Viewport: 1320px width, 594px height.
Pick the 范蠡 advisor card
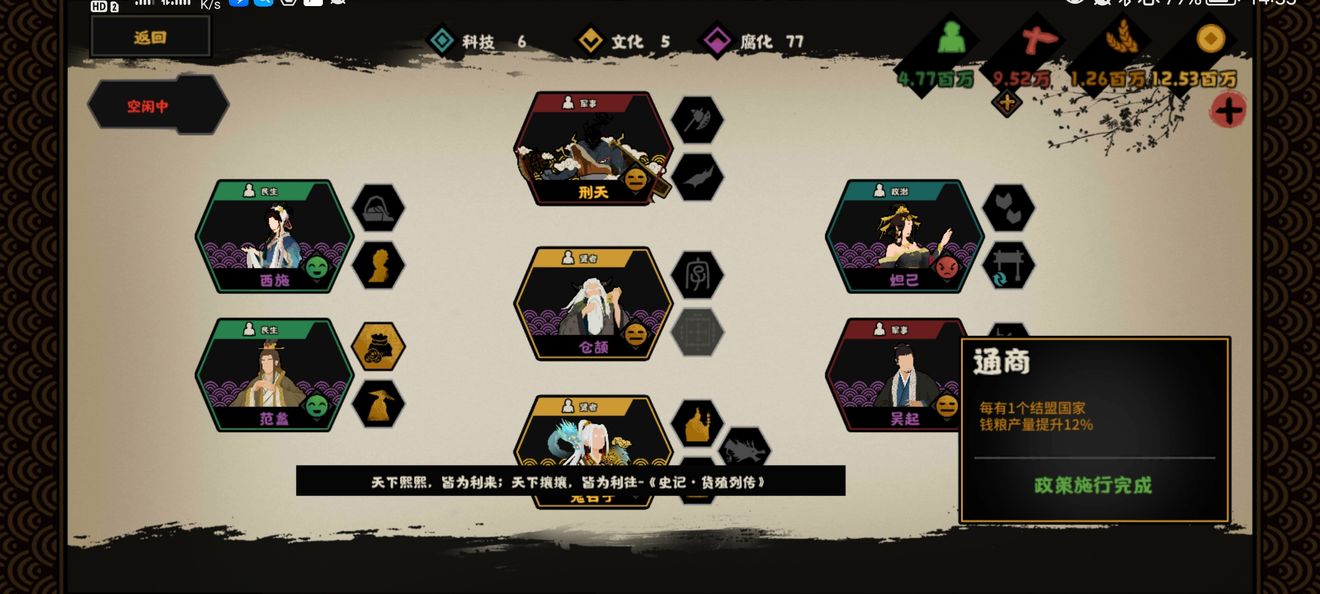point(274,375)
